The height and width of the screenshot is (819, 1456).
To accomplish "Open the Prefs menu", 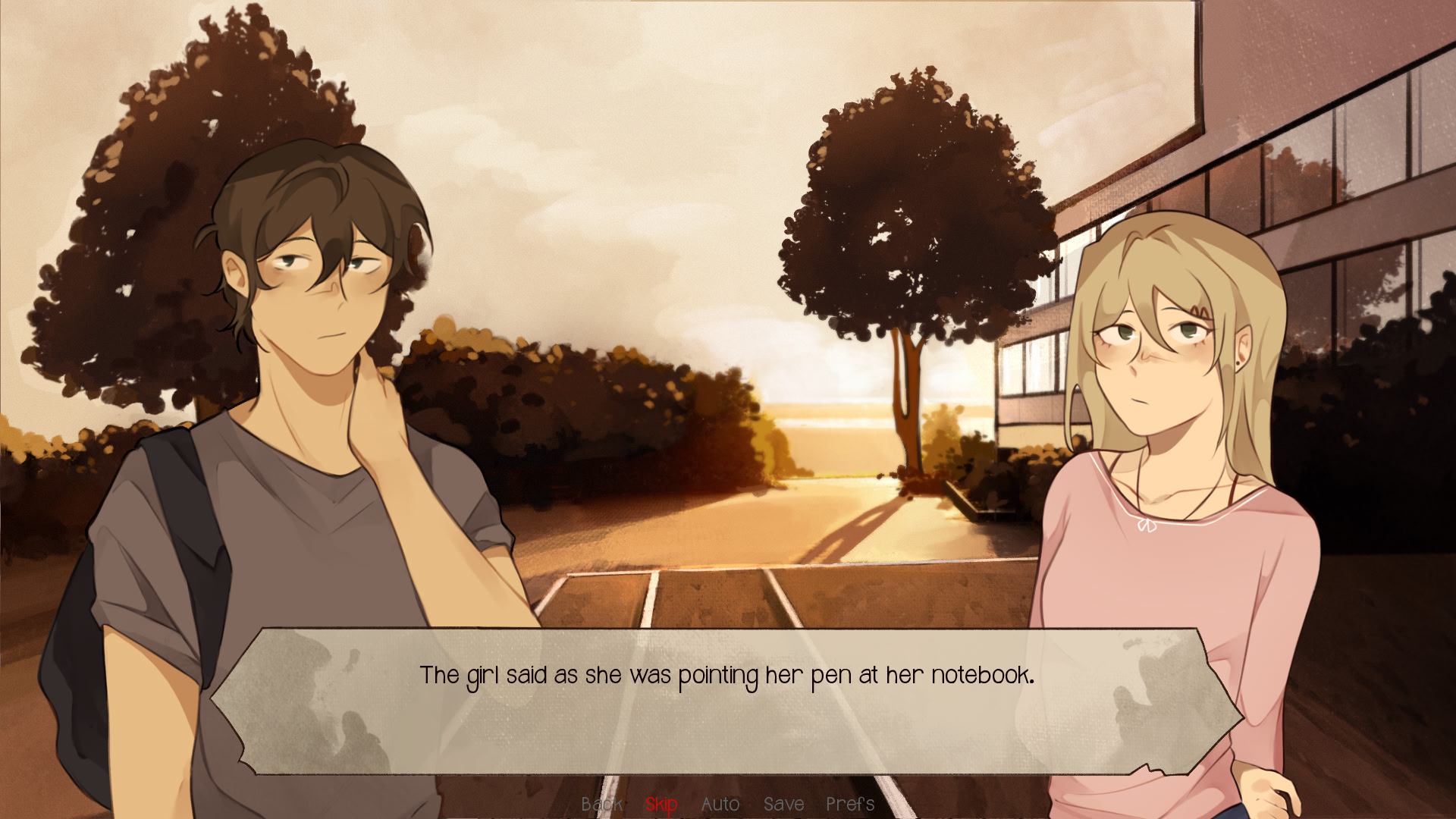I will pos(849,804).
